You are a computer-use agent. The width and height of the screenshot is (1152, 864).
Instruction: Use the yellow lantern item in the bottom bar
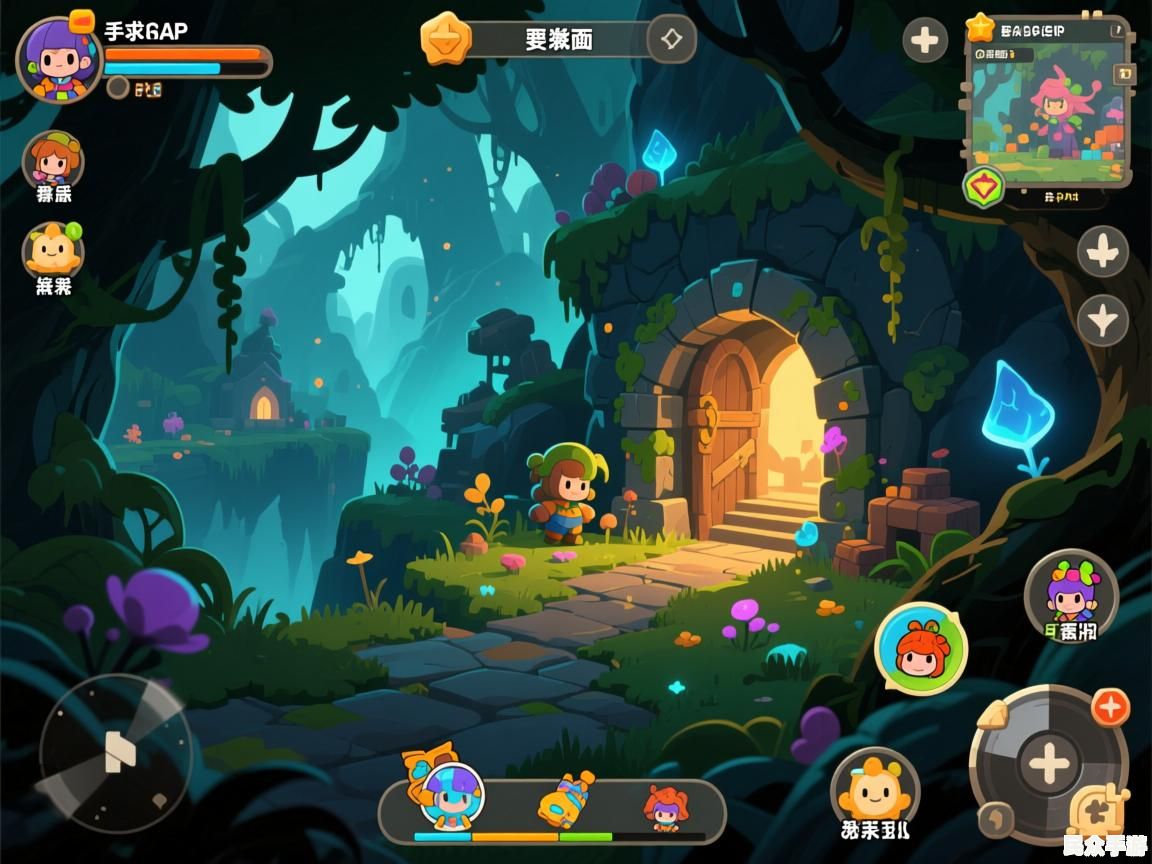coord(564,799)
